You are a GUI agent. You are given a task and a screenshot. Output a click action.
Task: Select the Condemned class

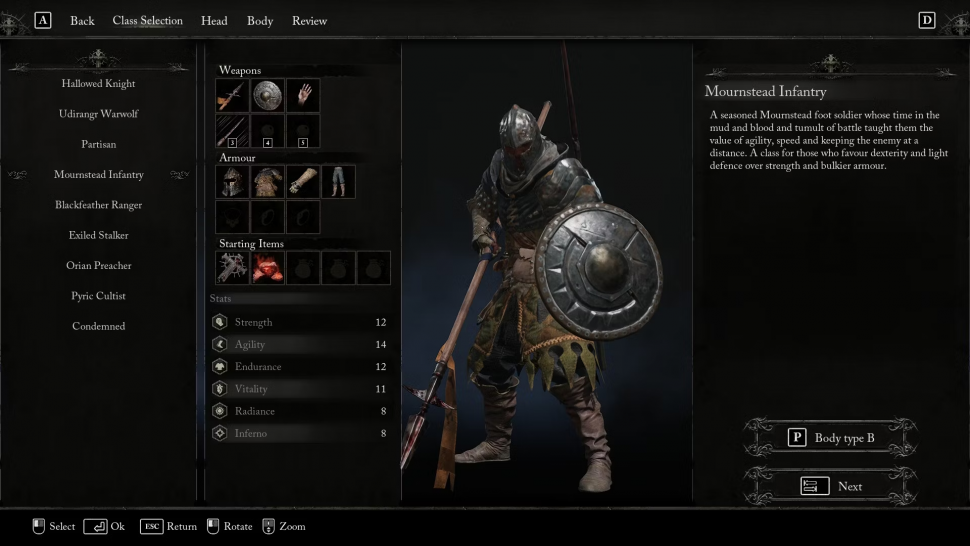(98, 326)
